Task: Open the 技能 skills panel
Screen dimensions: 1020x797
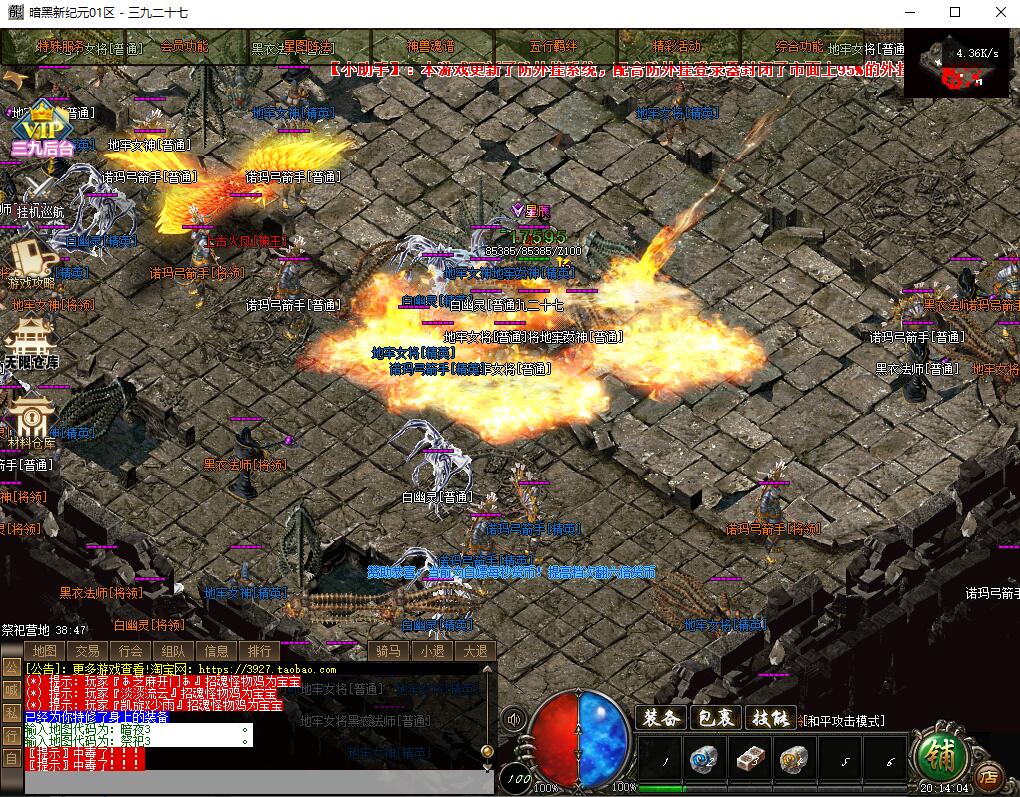Action: click(x=772, y=718)
